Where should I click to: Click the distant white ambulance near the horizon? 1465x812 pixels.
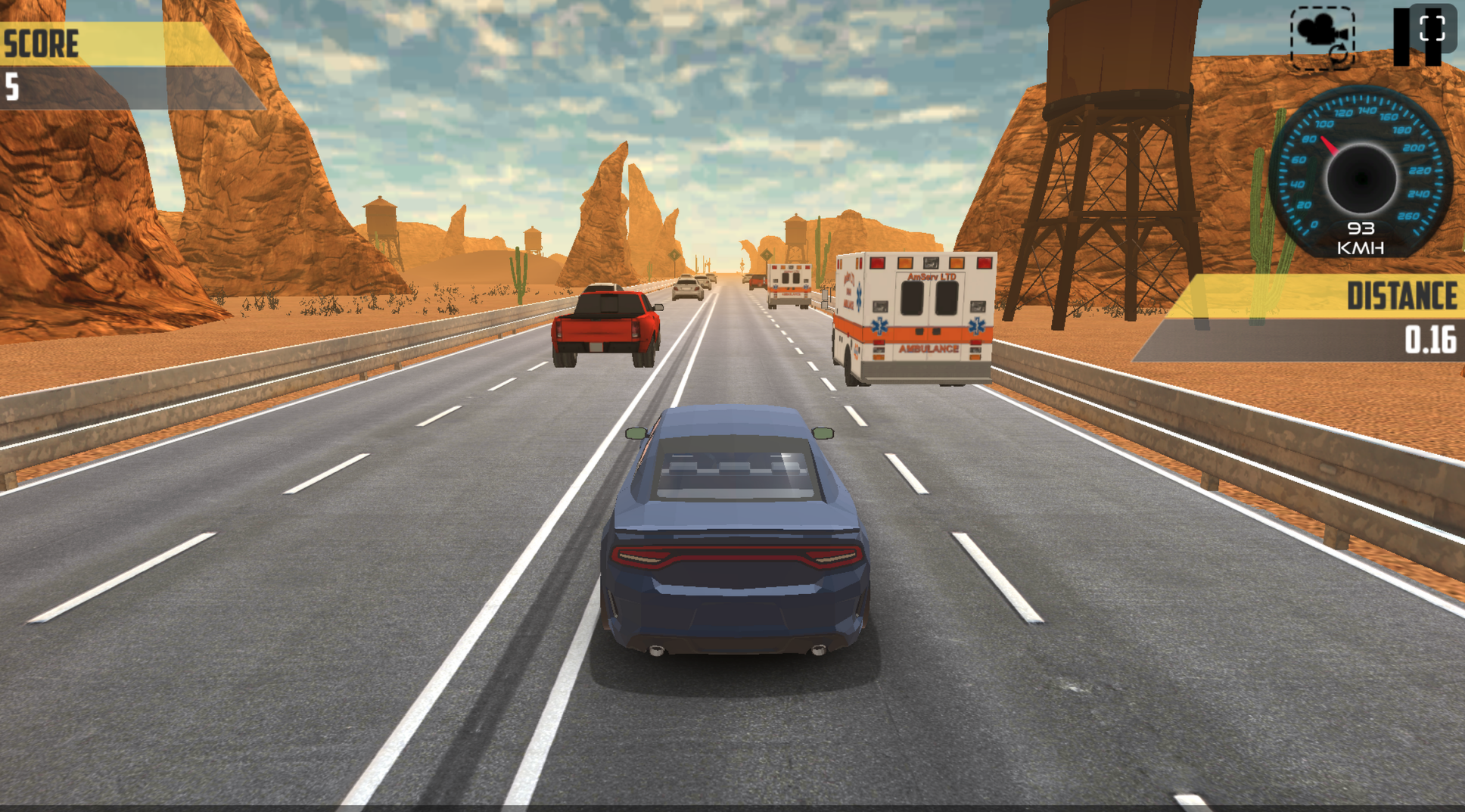coord(789,286)
